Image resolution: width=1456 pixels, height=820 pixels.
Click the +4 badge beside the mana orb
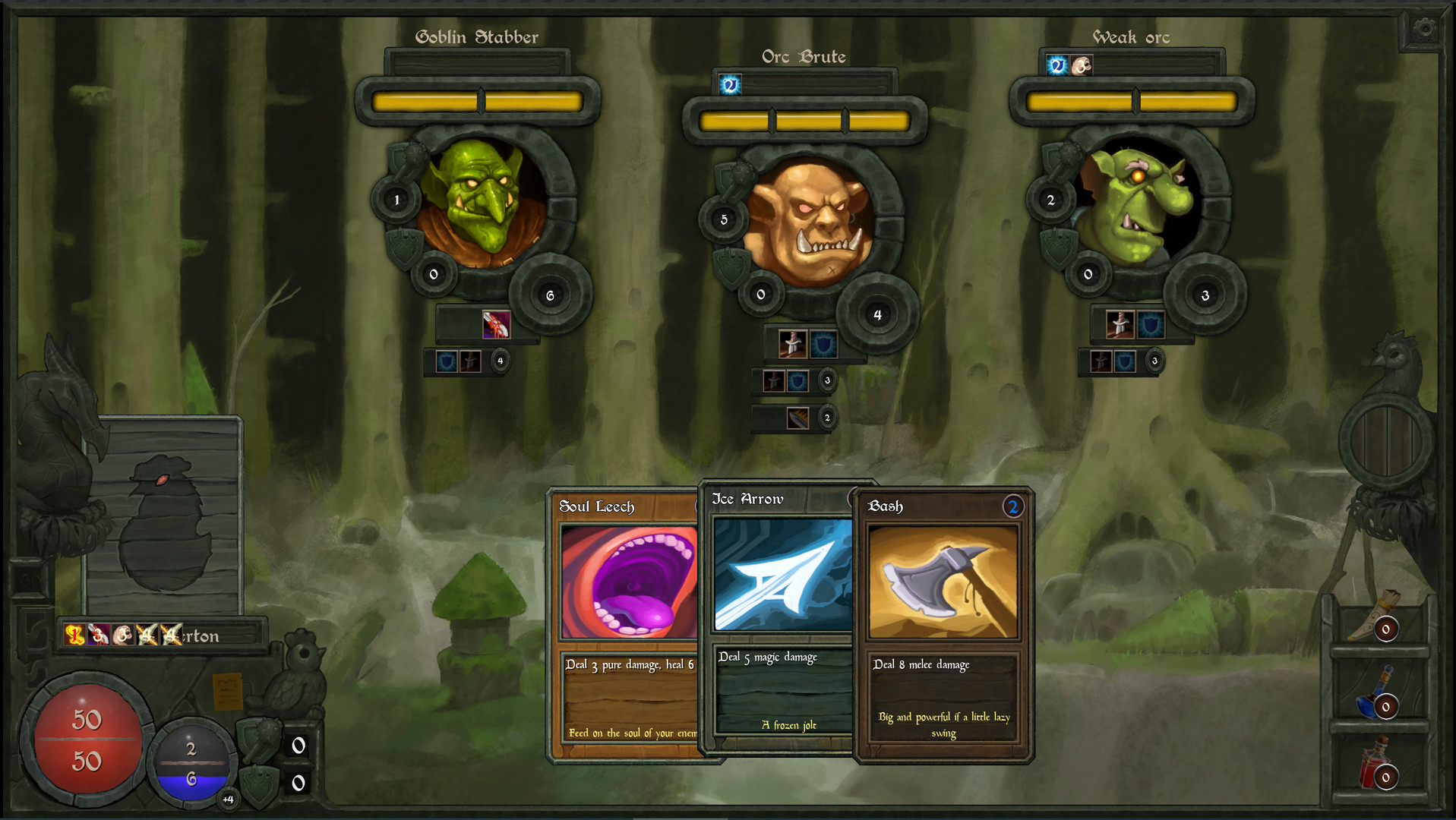click(x=229, y=798)
